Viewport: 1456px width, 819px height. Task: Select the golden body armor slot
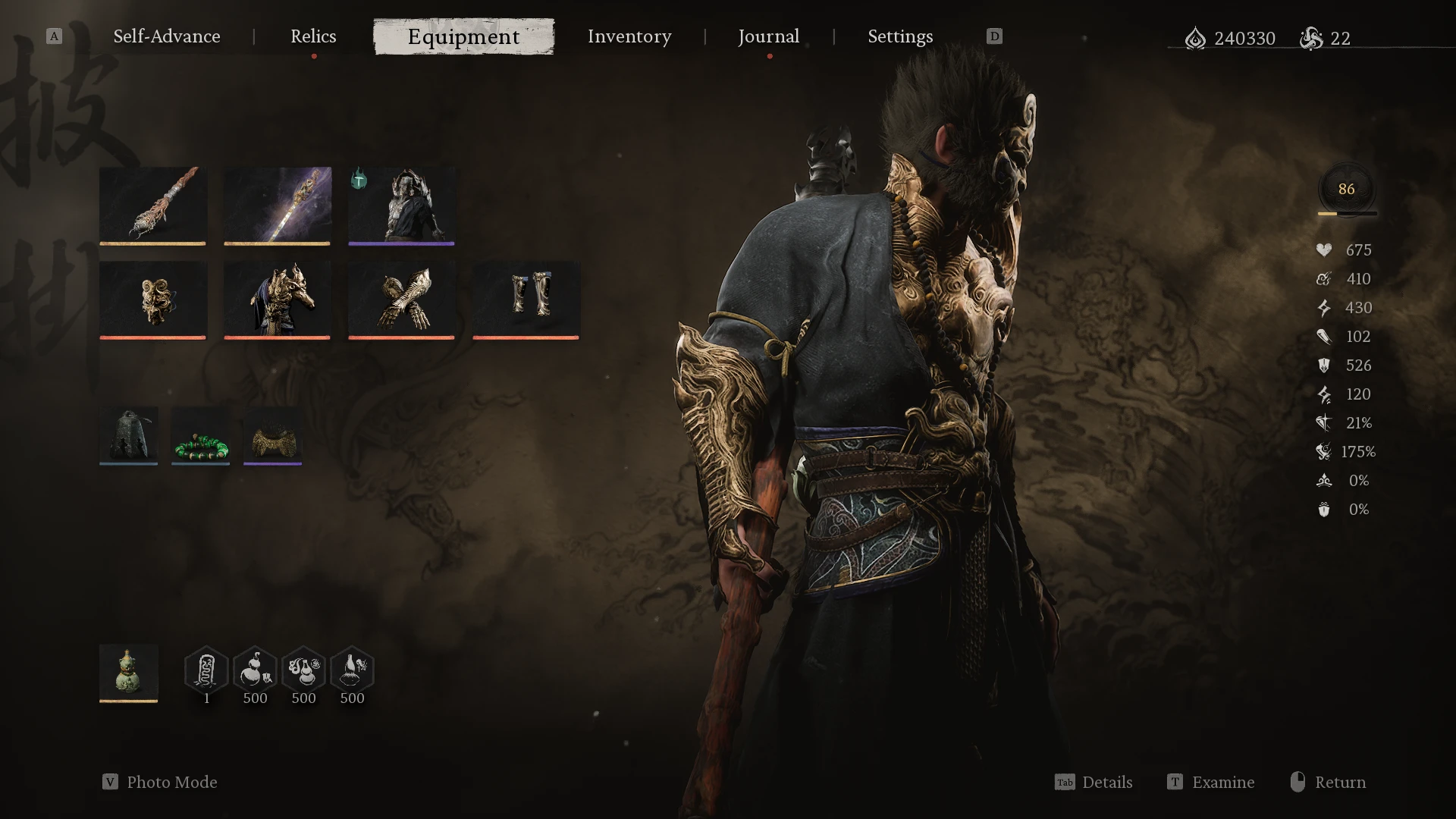pos(277,299)
